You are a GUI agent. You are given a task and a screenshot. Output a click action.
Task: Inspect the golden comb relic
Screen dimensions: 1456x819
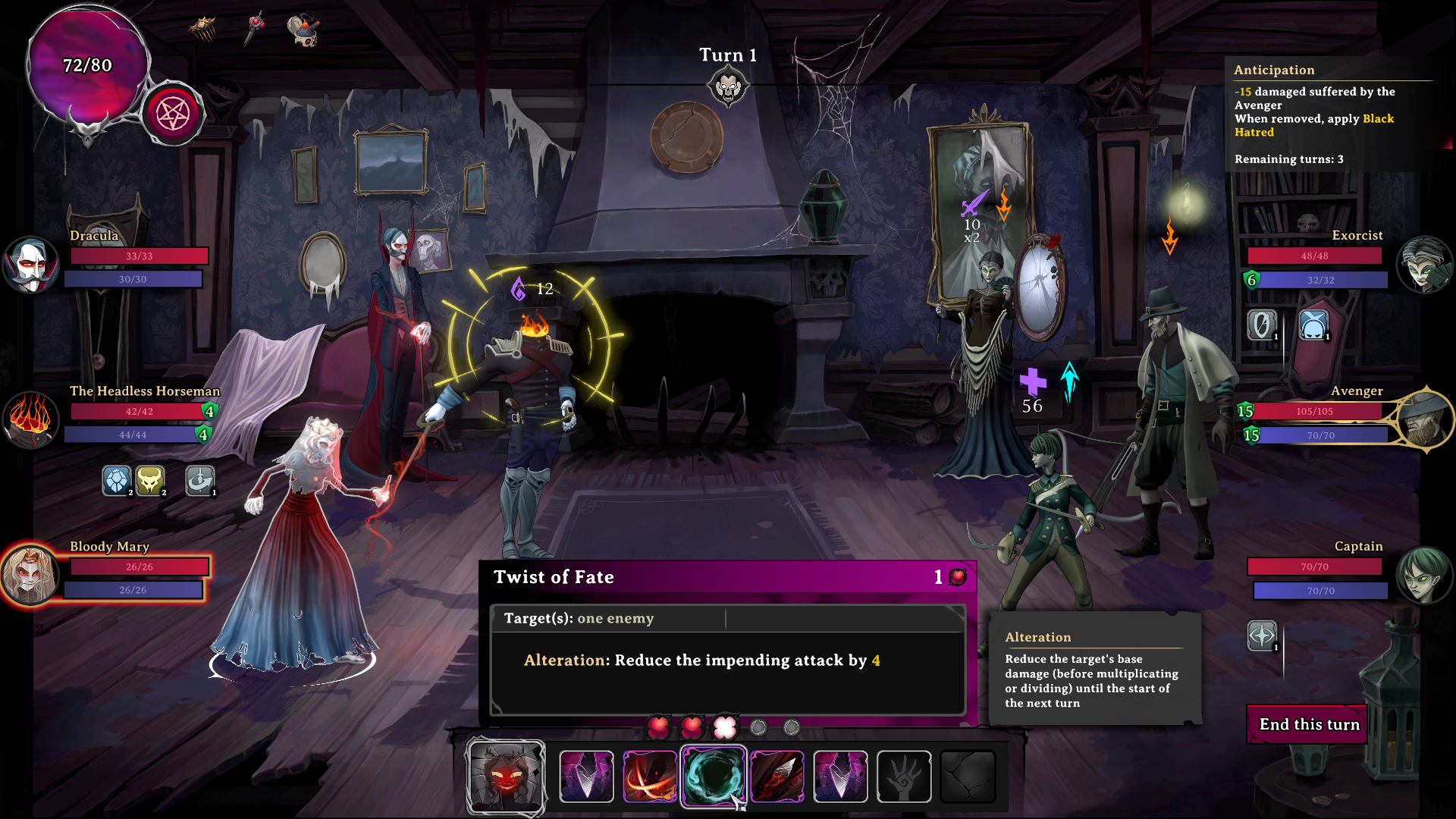[202, 29]
